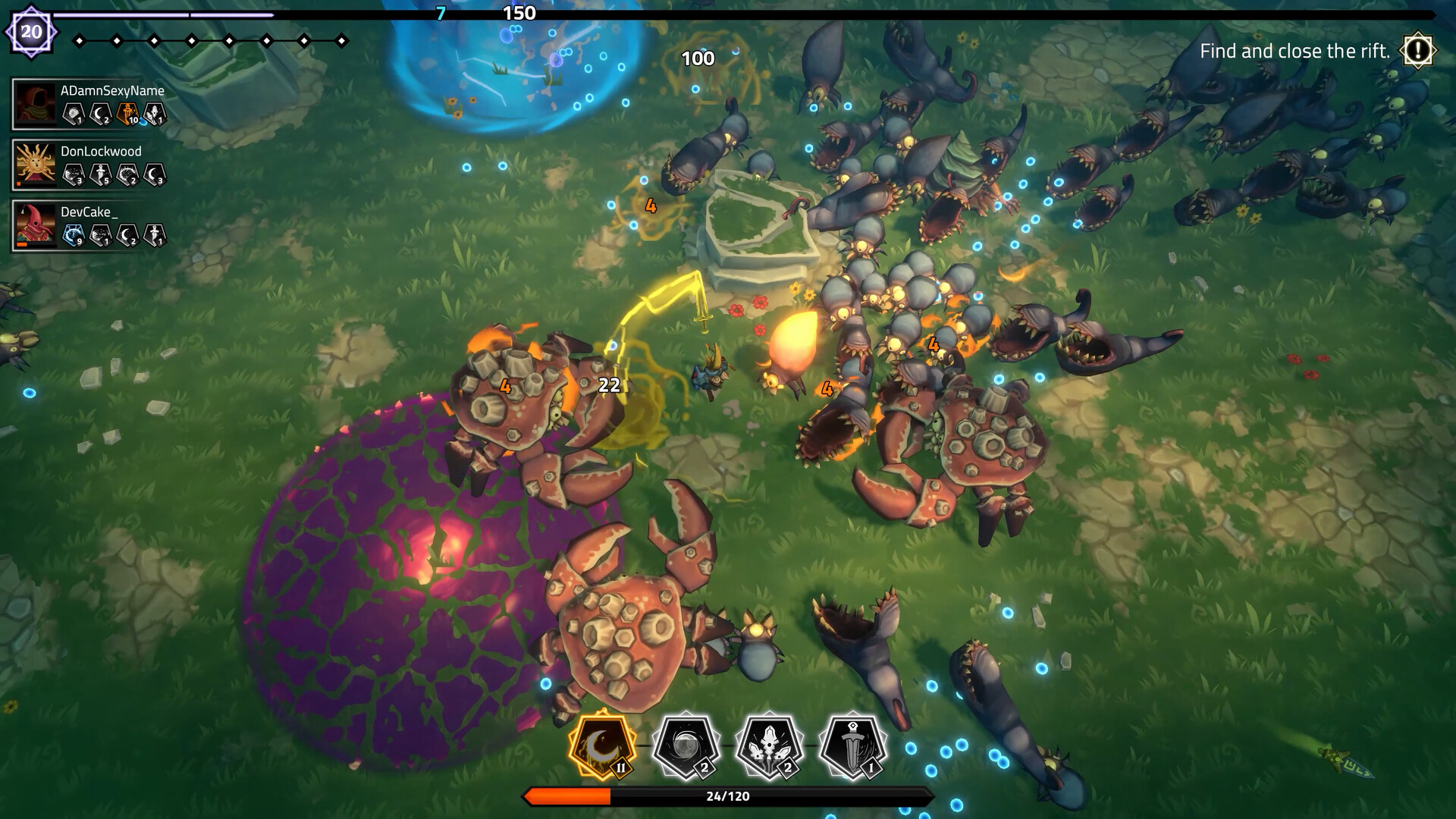
Task: Expand DonLockwood's player panel
Action: click(87, 165)
